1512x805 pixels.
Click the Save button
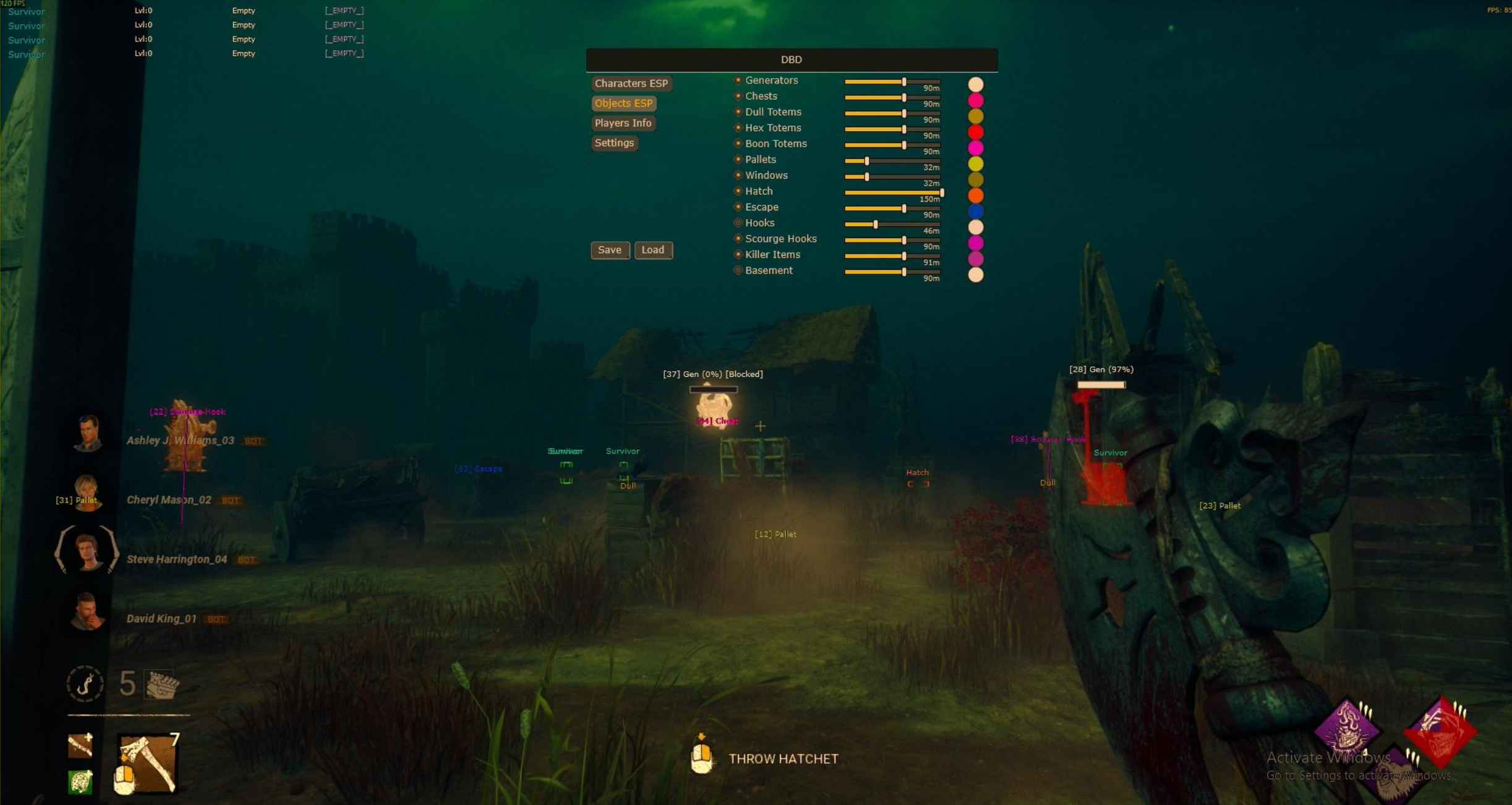610,250
